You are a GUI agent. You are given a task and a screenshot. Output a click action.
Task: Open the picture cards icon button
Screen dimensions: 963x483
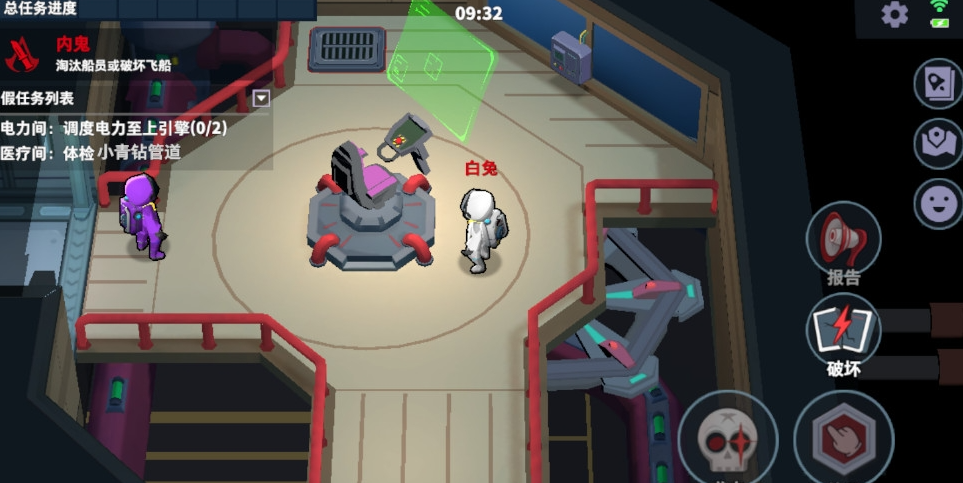click(x=938, y=85)
